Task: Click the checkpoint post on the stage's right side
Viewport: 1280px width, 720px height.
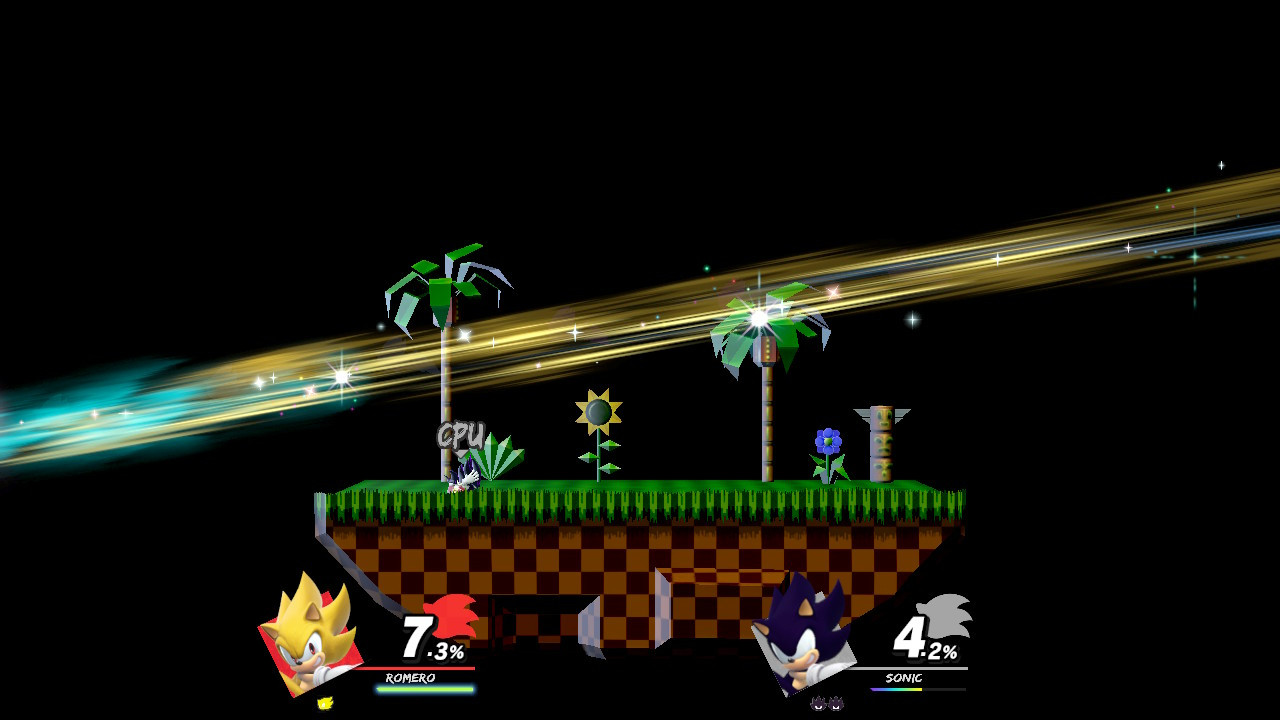Action: [x=880, y=440]
